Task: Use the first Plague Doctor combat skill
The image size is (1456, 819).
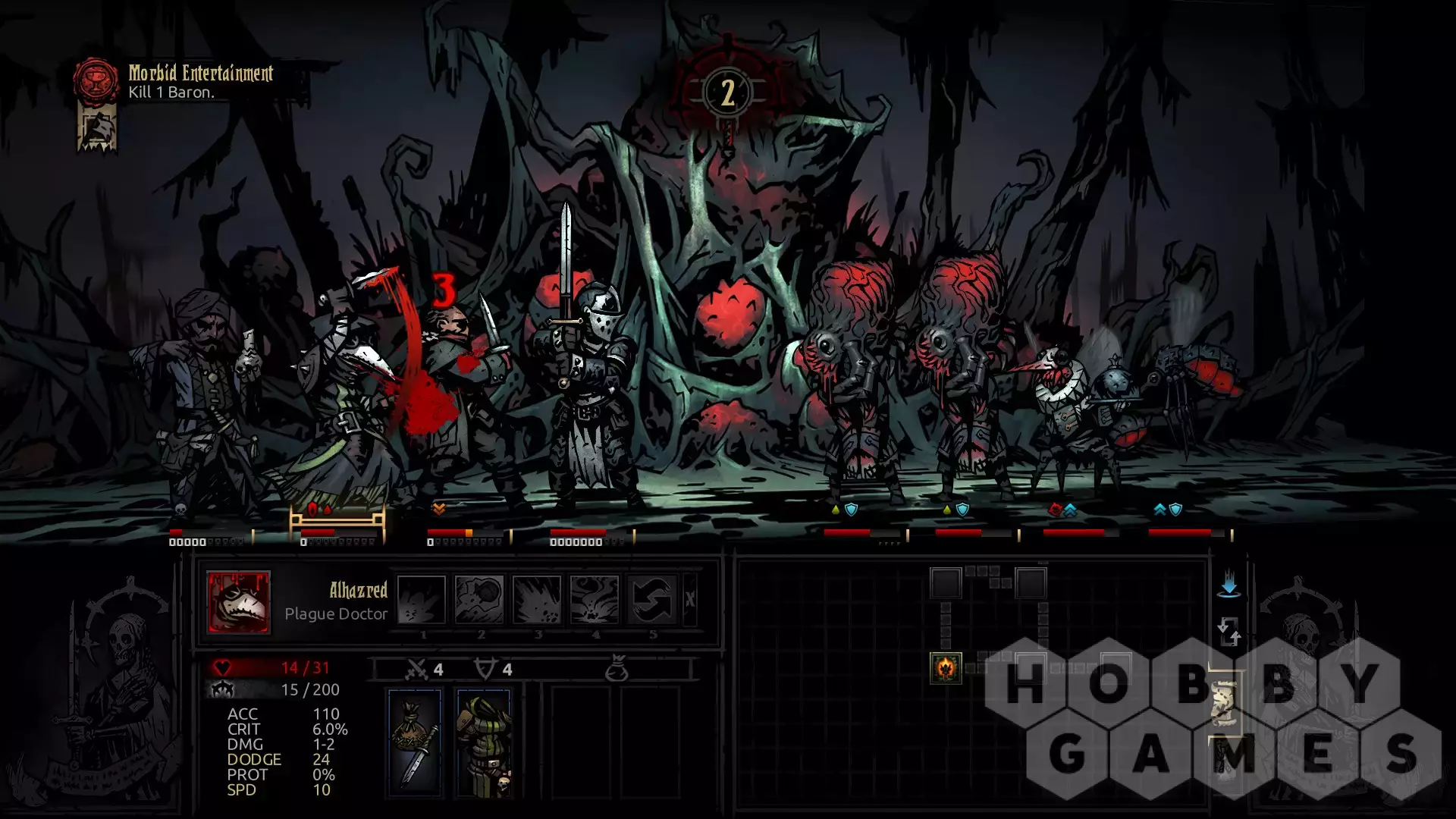Action: pyautogui.click(x=422, y=599)
